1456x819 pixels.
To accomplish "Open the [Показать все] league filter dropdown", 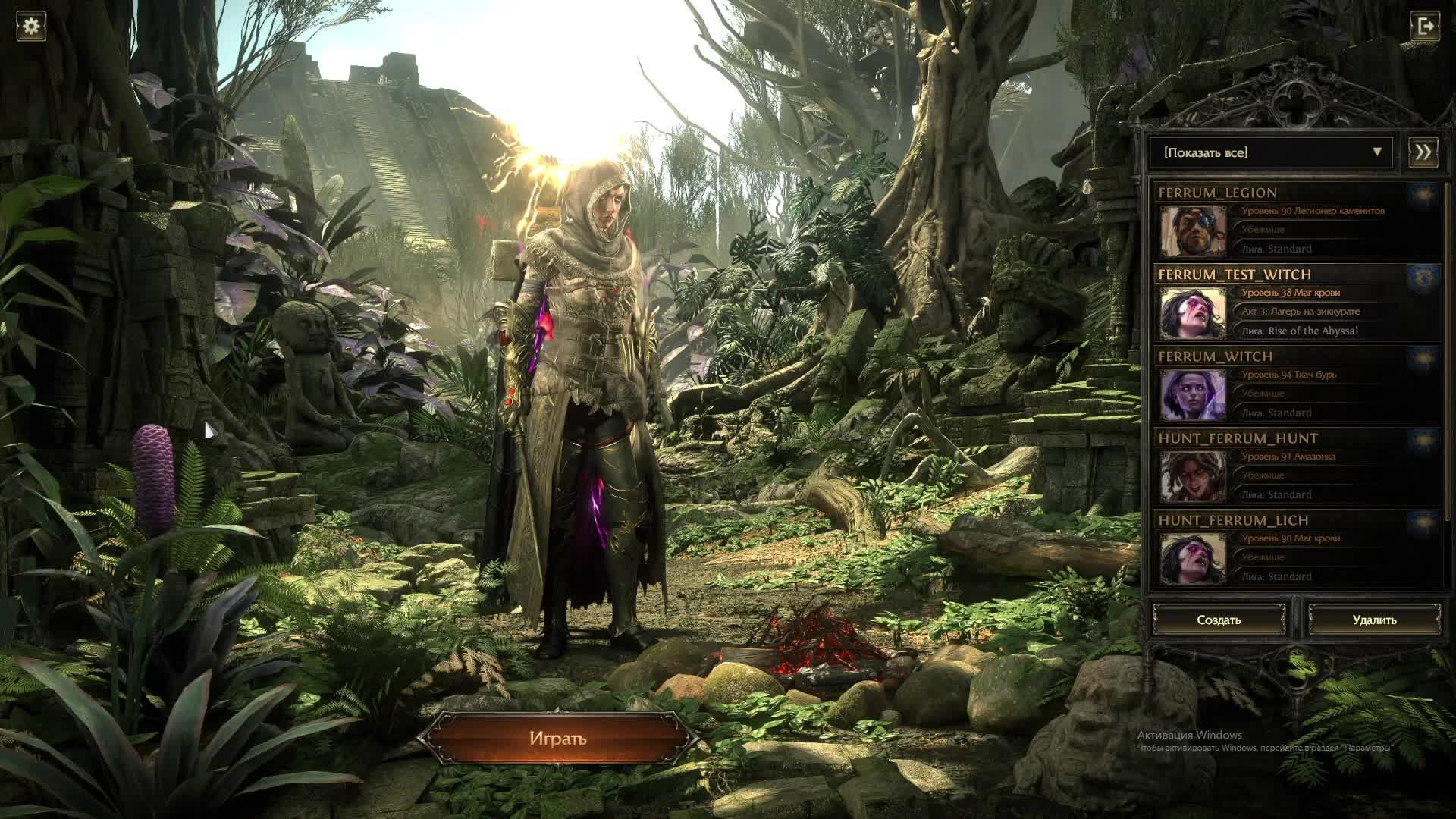I will click(1271, 152).
